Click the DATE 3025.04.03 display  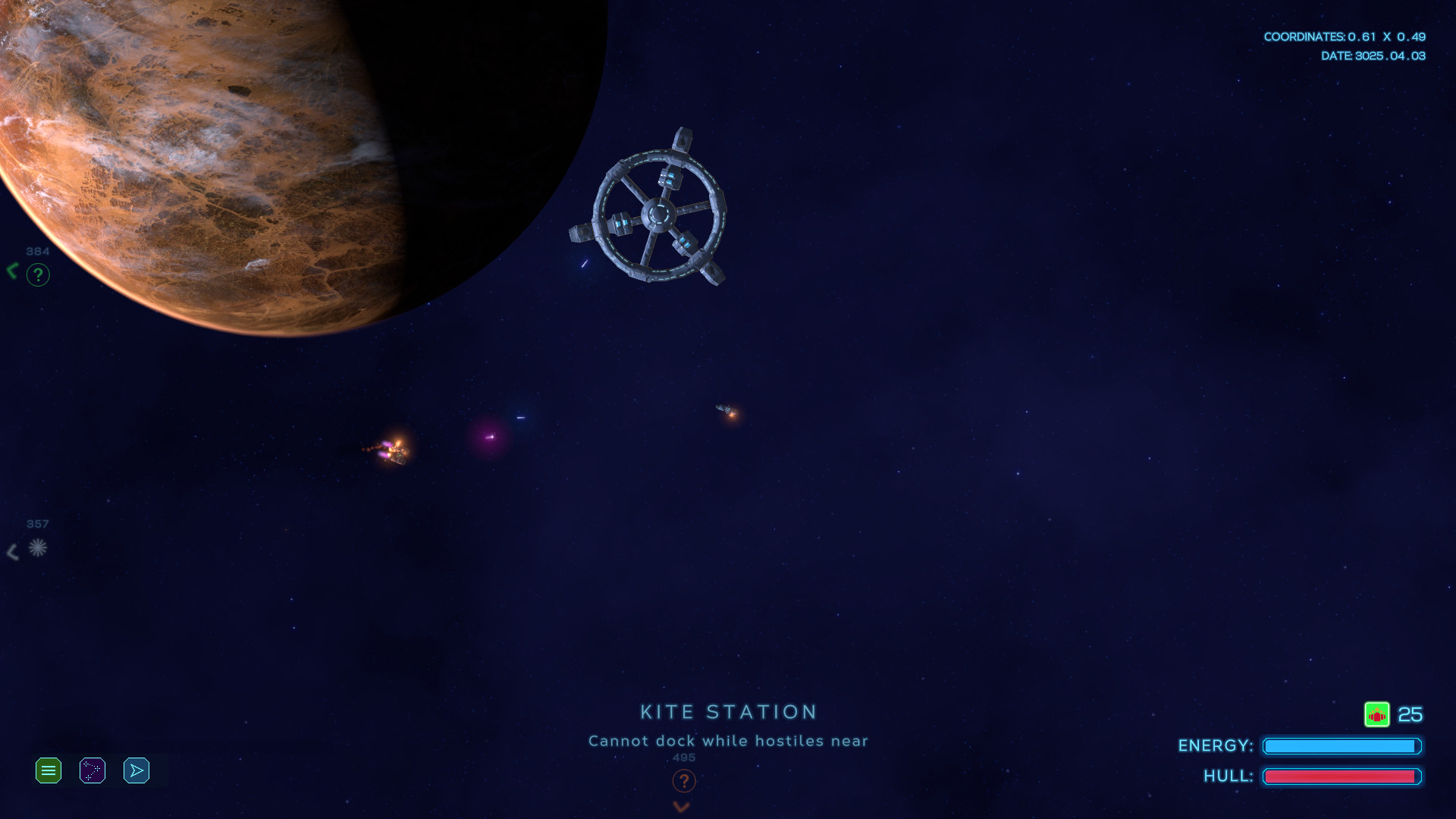tap(1374, 55)
